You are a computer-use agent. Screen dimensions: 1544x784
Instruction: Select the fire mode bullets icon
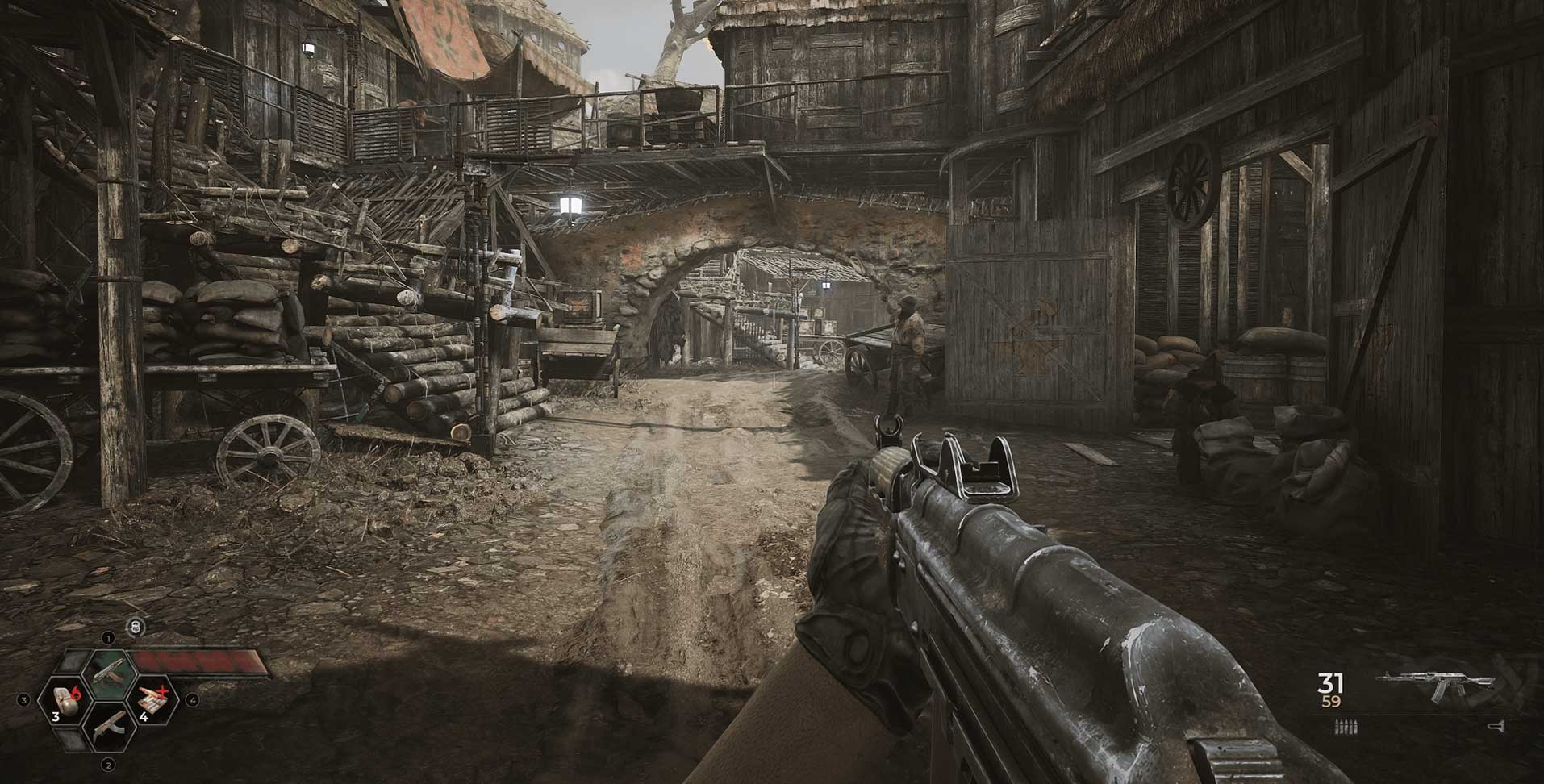[x=1347, y=728]
